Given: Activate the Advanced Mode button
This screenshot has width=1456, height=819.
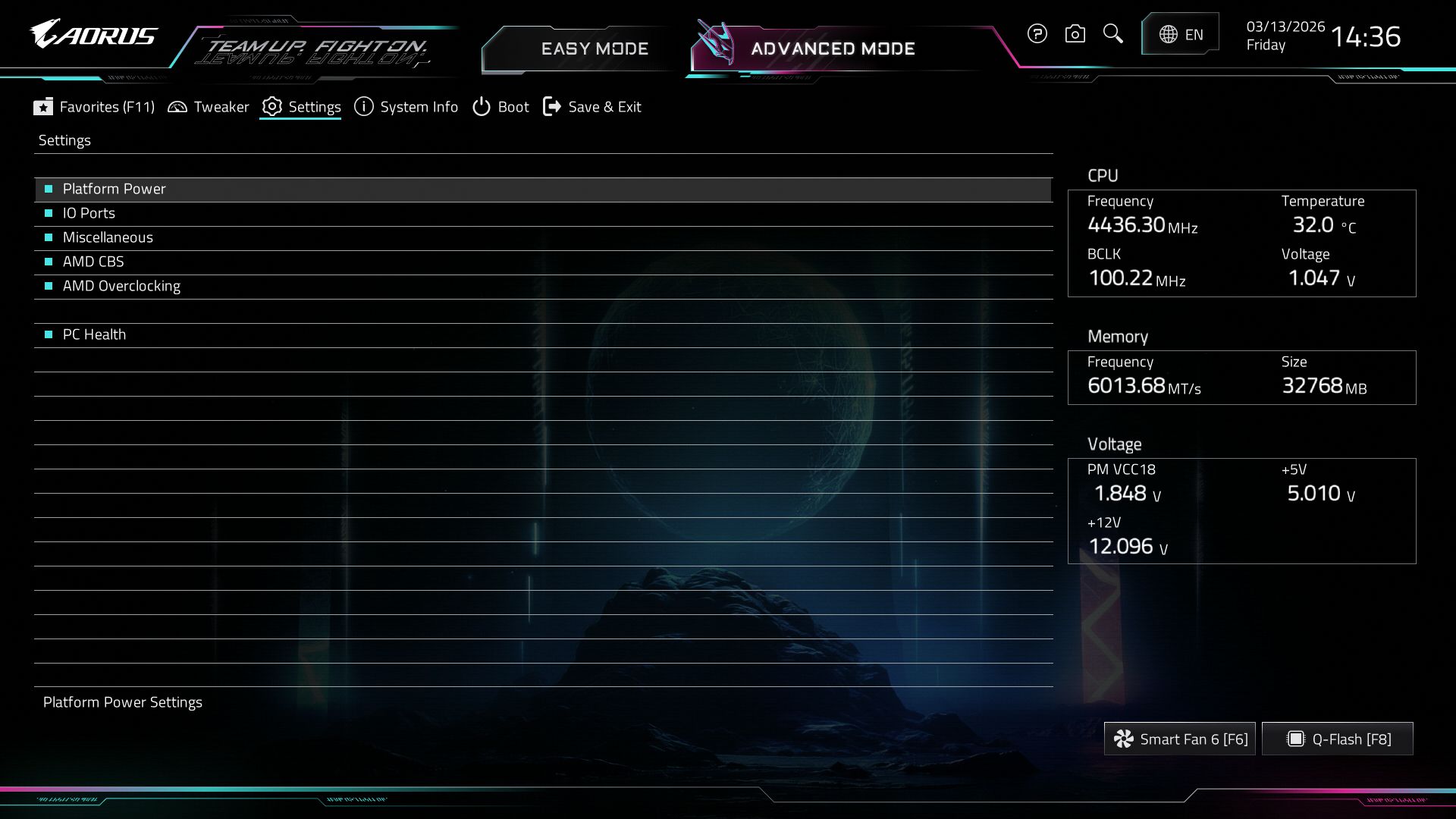Looking at the screenshot, I should click(x=833, y=49).
